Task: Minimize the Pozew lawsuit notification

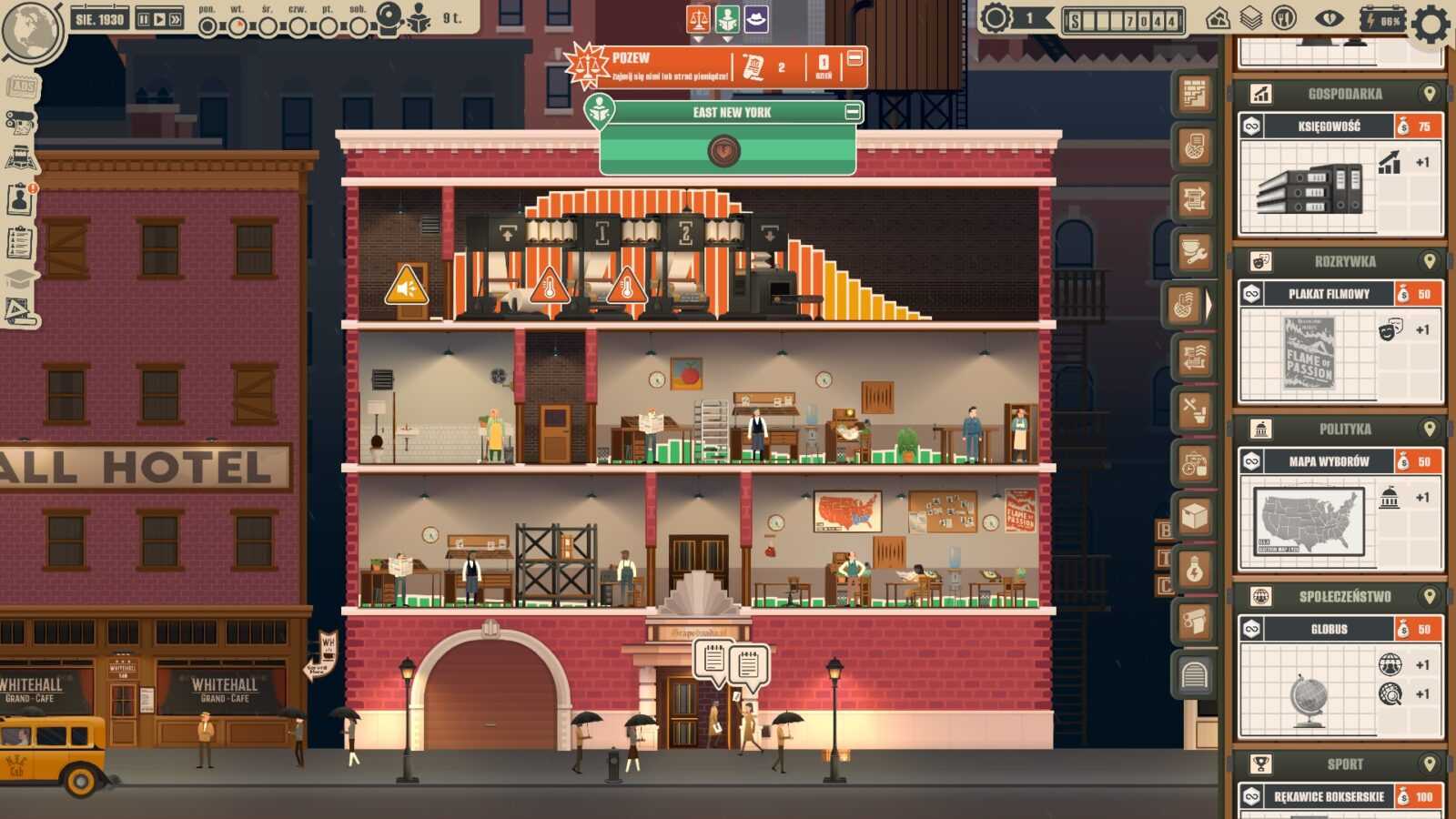Action: click(x=854, y=58)
